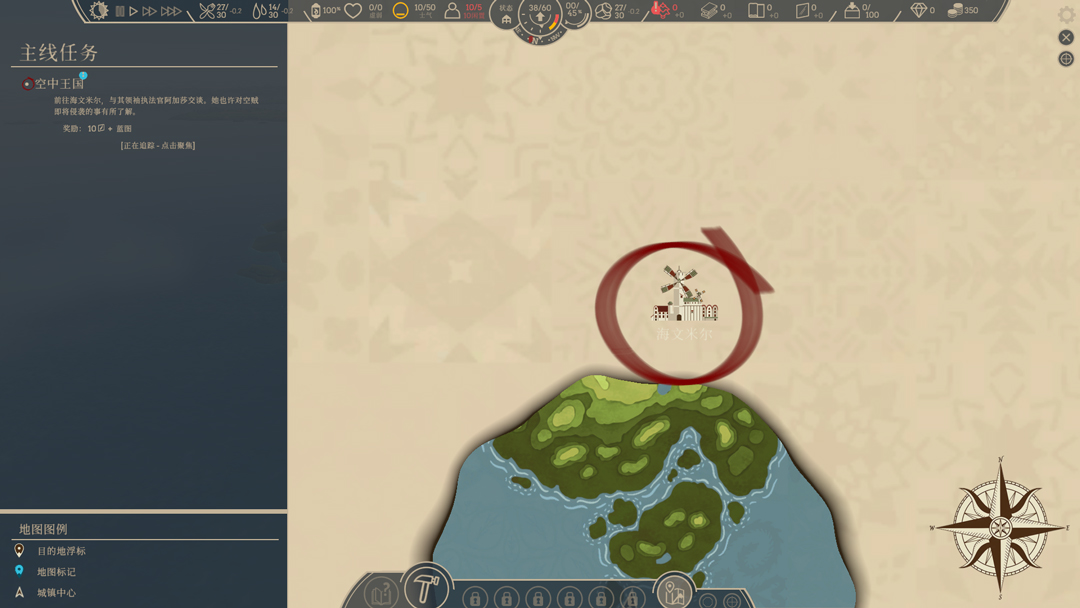Toggle the world map button
This screenshot has height=608, width=1080.
point(674,594)
